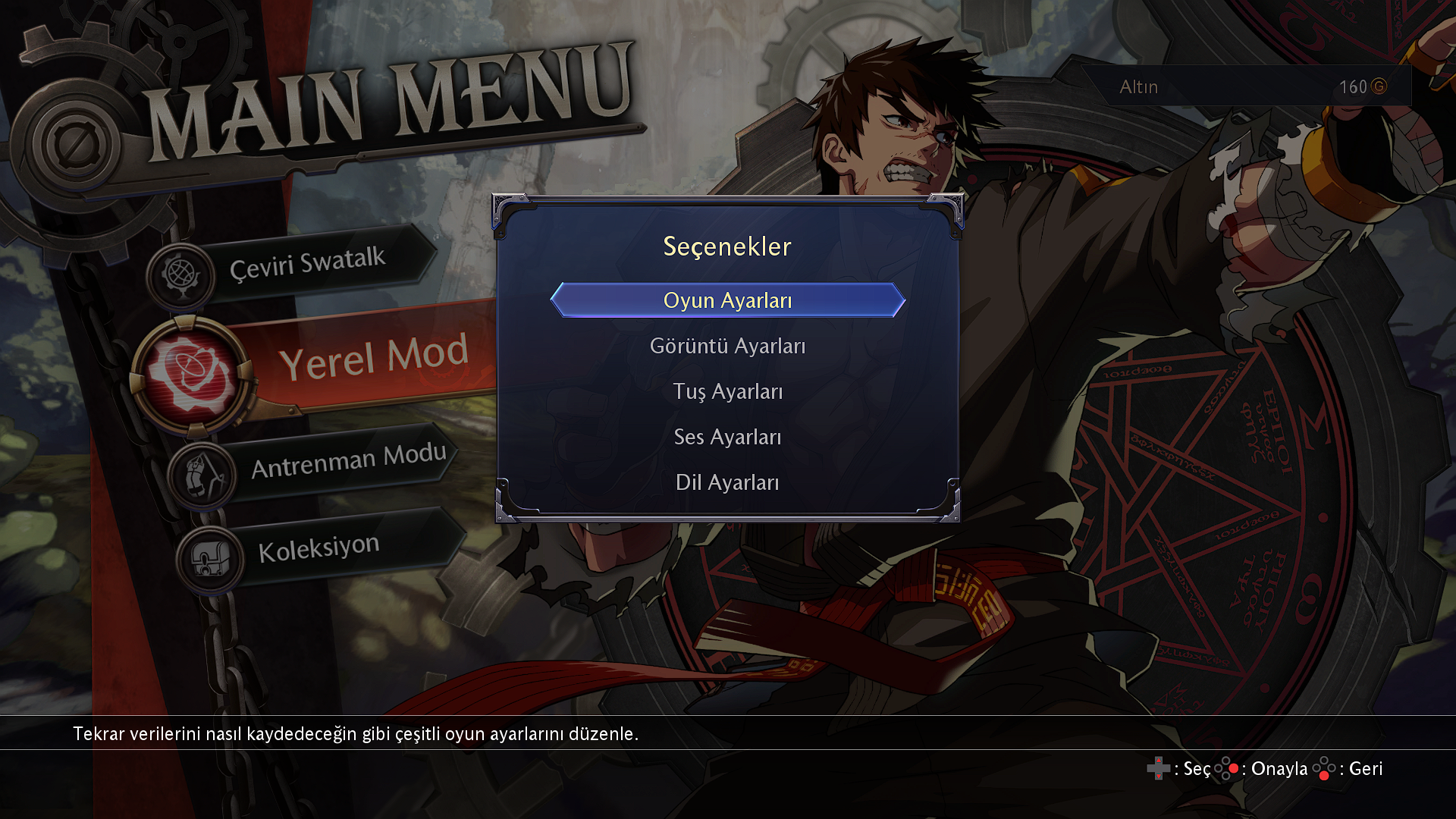Select Dil Ayarları language settings

(x=727, y=482)
